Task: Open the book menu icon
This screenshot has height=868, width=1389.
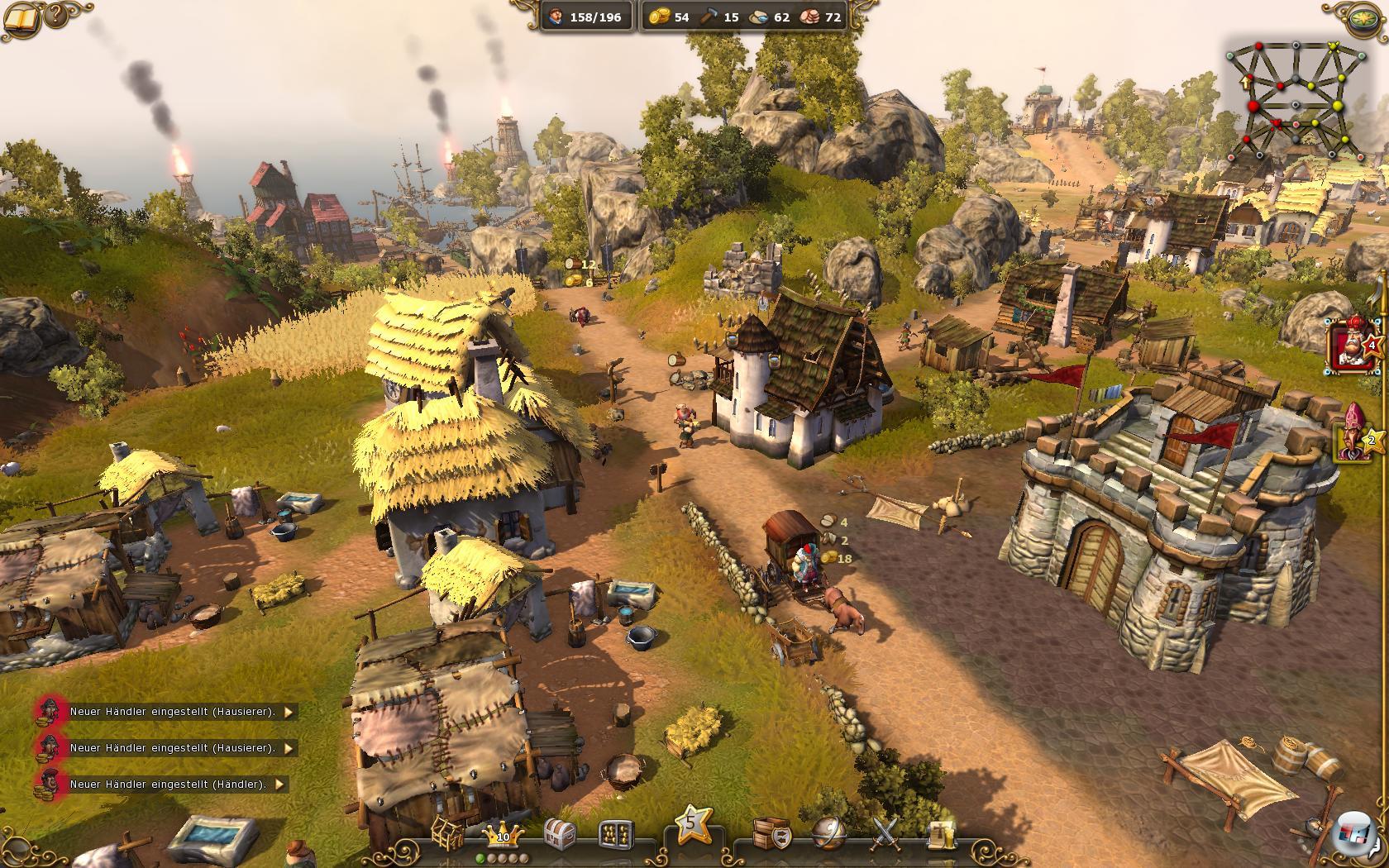Action: 21,16
